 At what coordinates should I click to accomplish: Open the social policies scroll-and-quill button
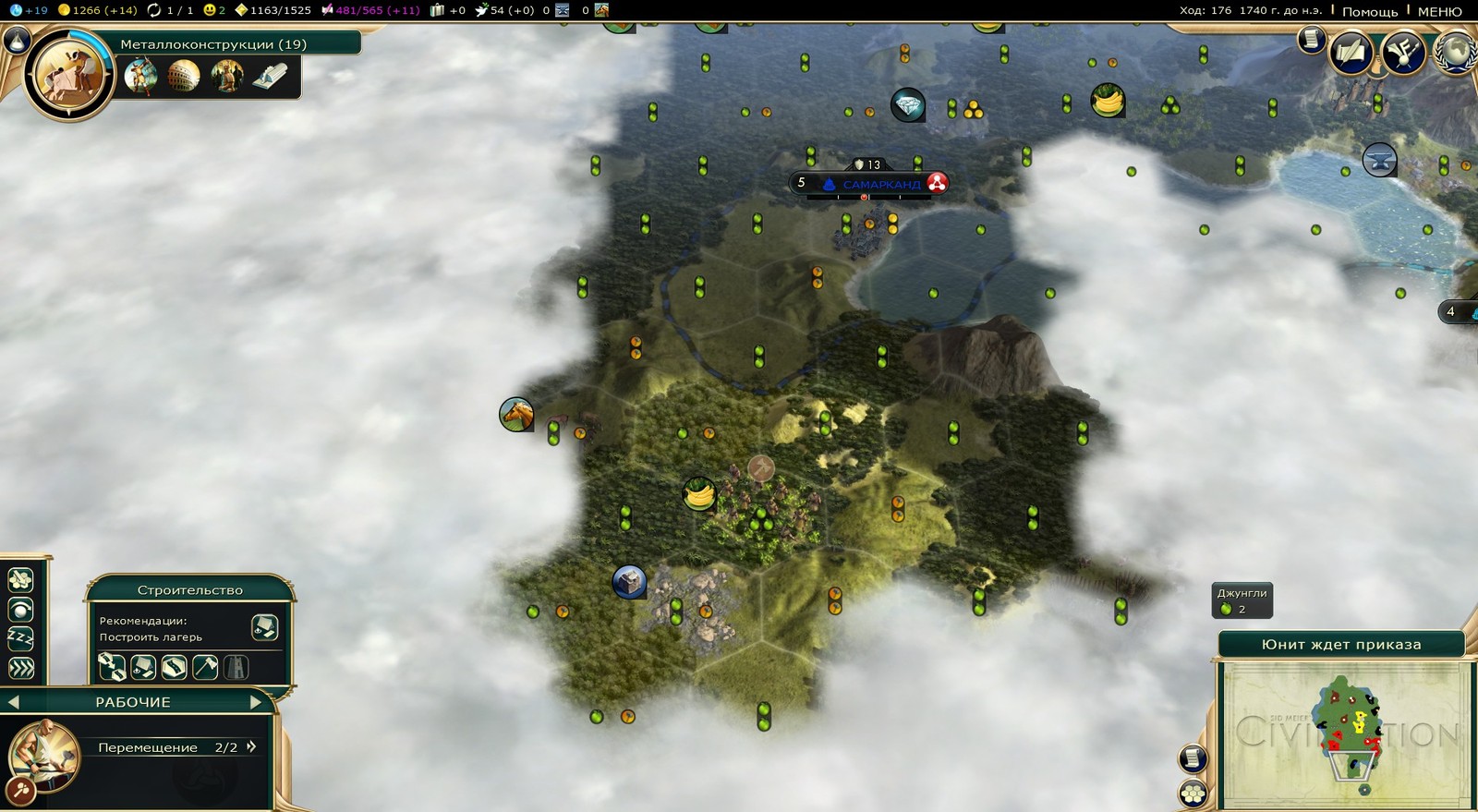(1350, 52)
